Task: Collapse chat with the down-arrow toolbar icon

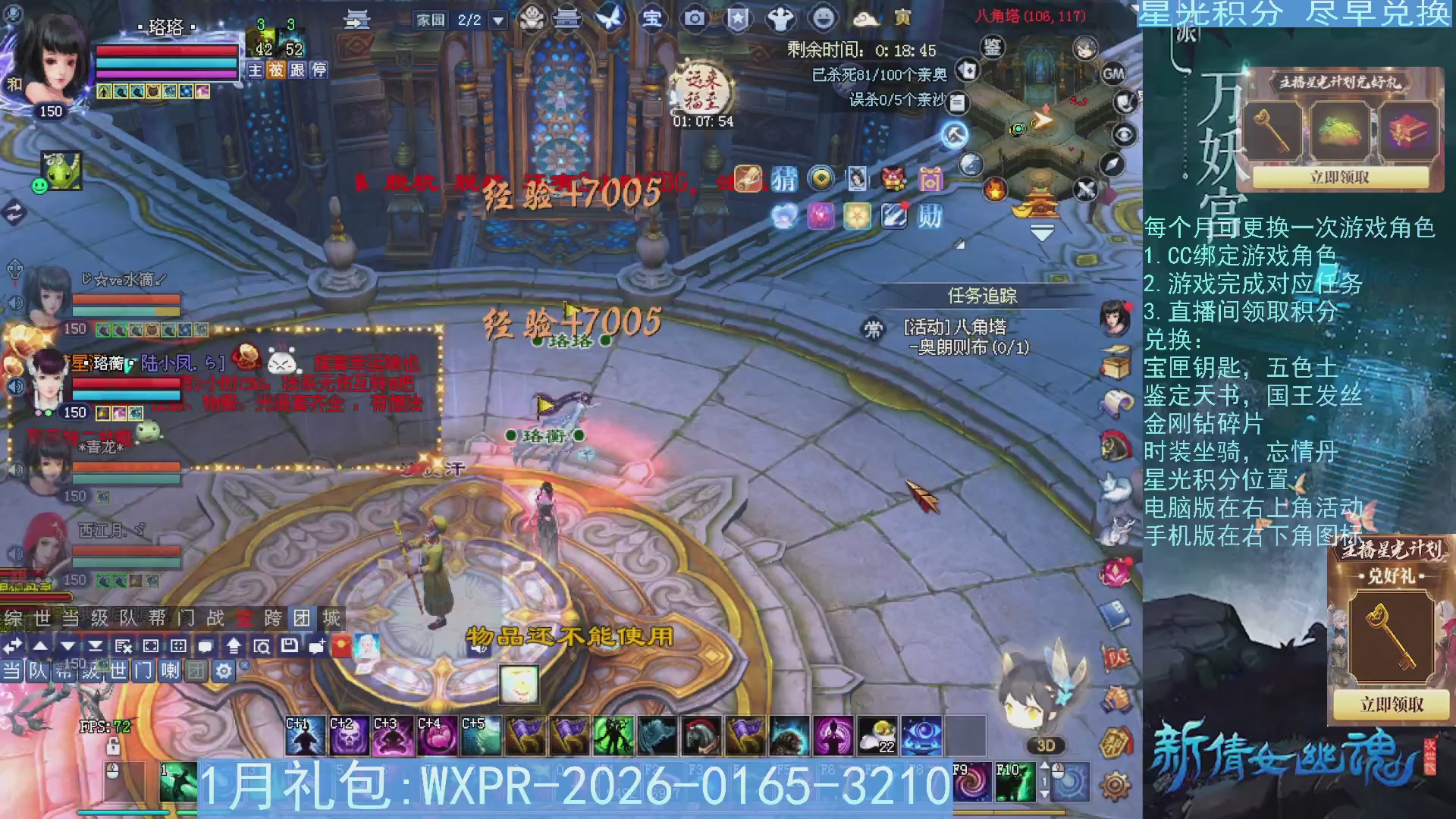Action: [67, 646]
